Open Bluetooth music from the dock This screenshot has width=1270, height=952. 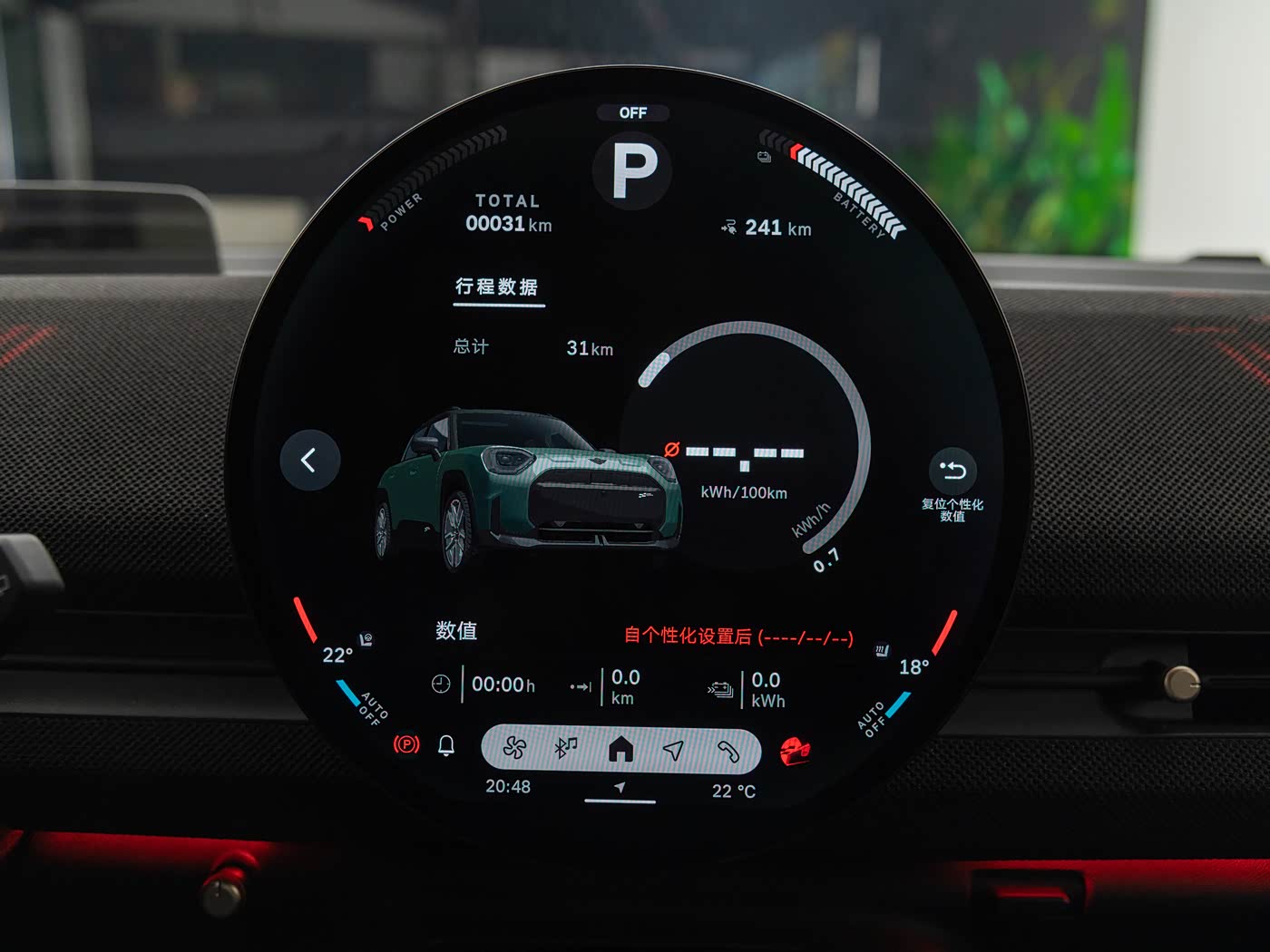point(566,748)
